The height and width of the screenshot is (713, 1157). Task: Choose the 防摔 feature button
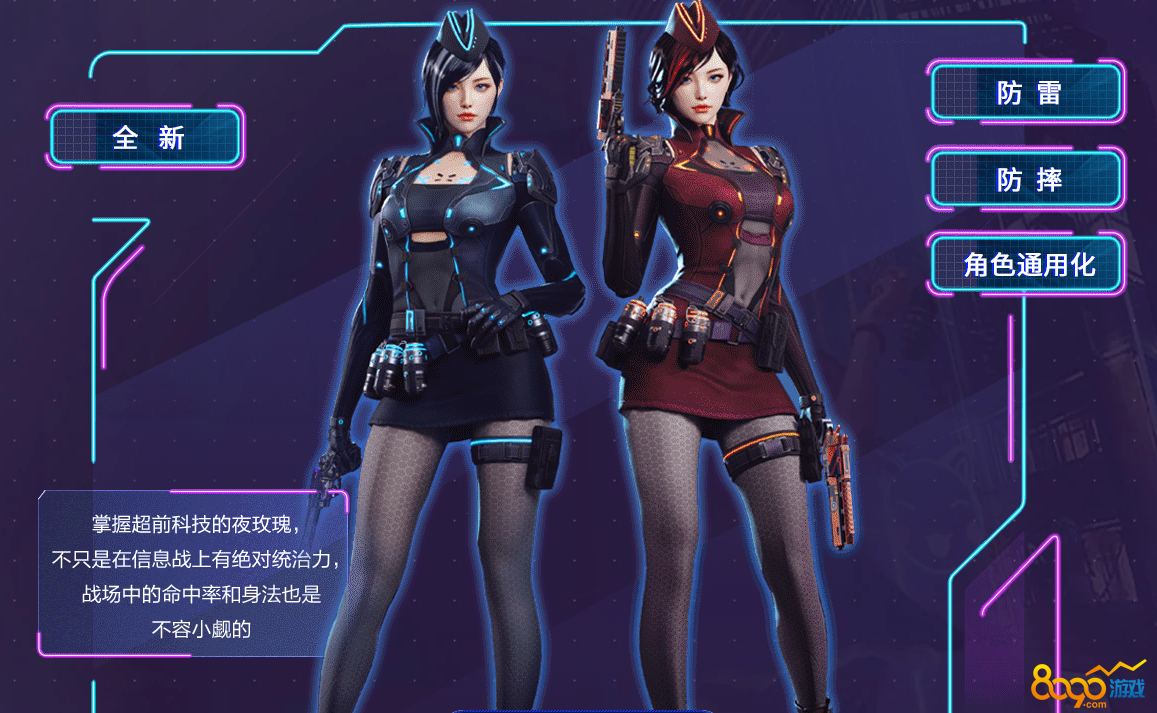coord(1028,180)
